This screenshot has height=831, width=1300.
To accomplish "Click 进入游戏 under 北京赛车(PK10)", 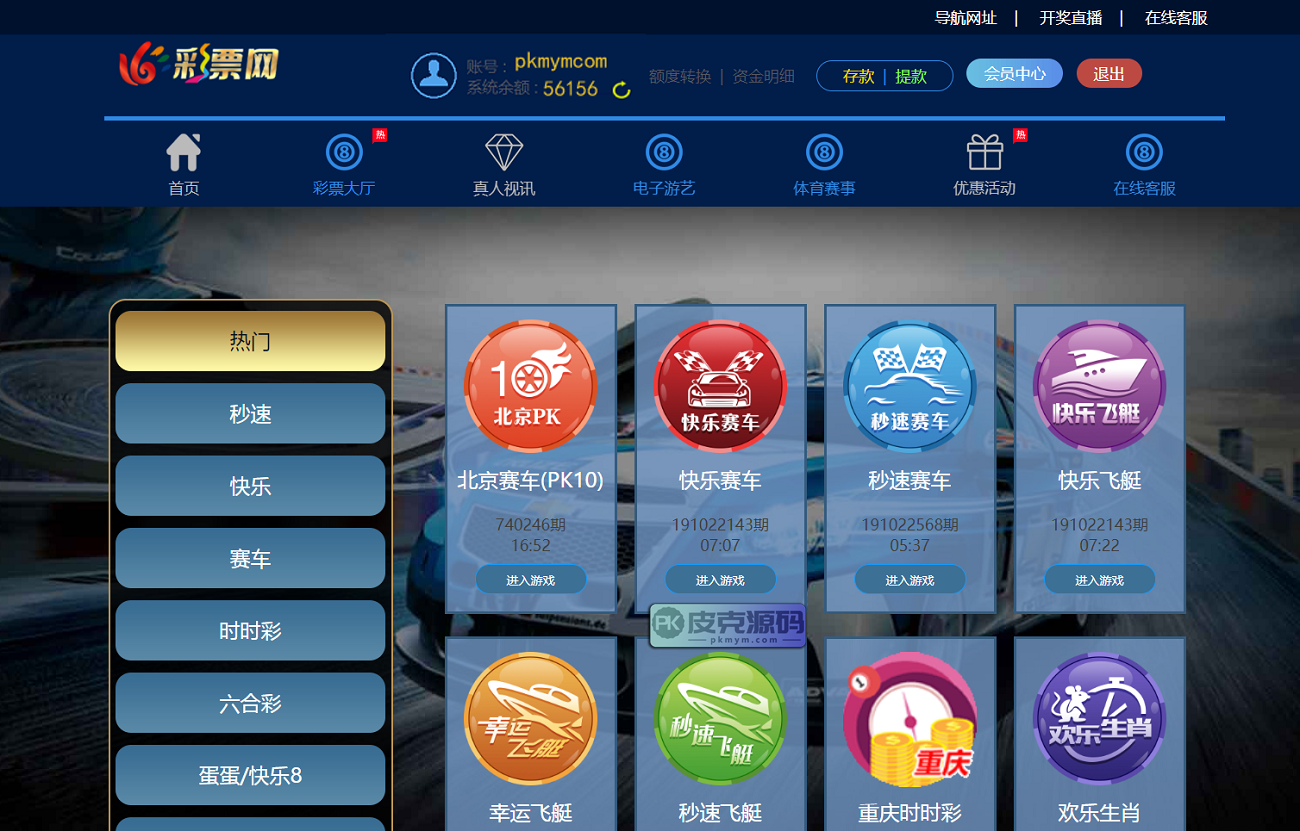I will [530, 579].
